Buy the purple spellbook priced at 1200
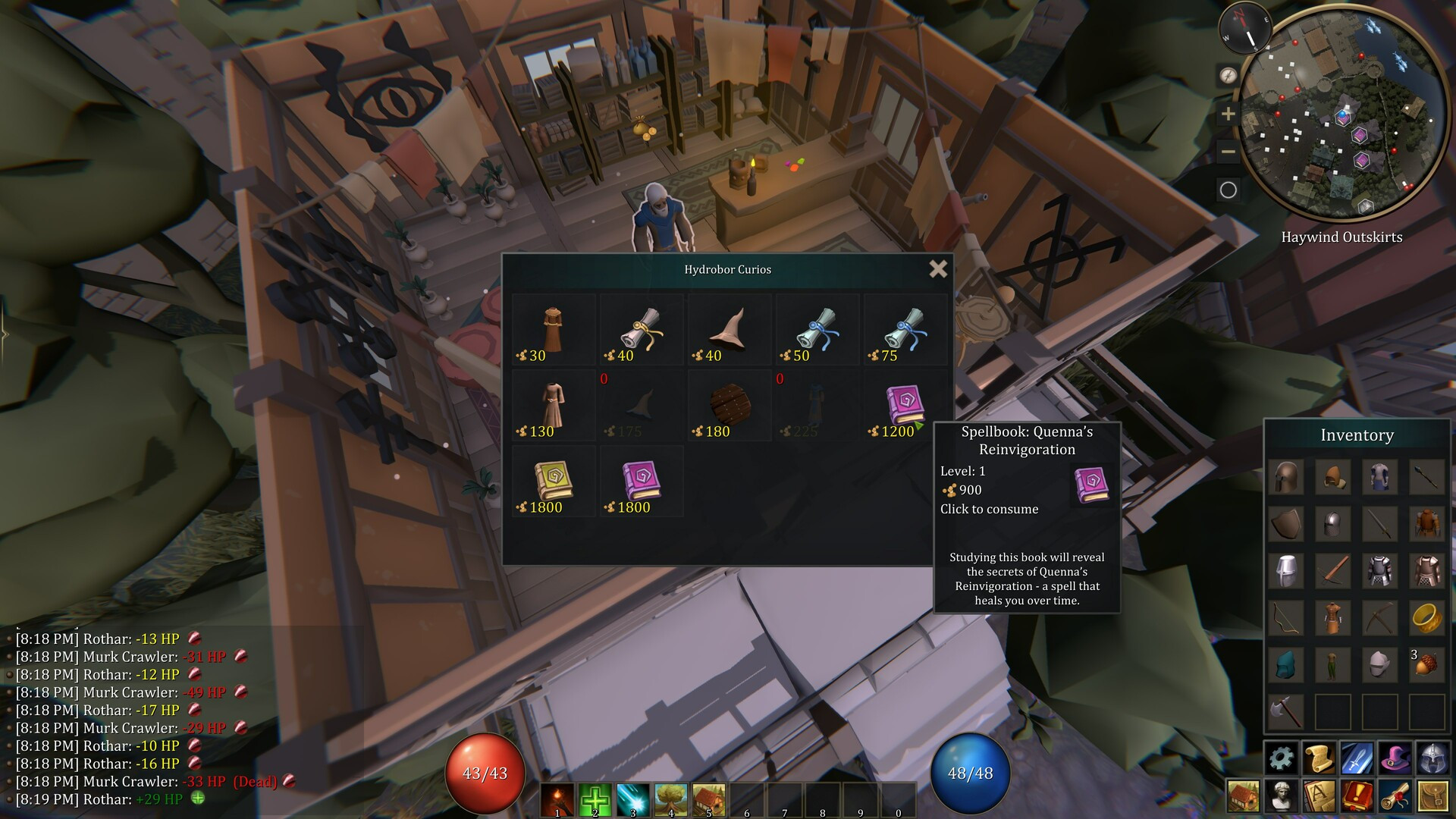Image resolution: width=1456 pixels, height=819 pixels. (x=905, y=406)
